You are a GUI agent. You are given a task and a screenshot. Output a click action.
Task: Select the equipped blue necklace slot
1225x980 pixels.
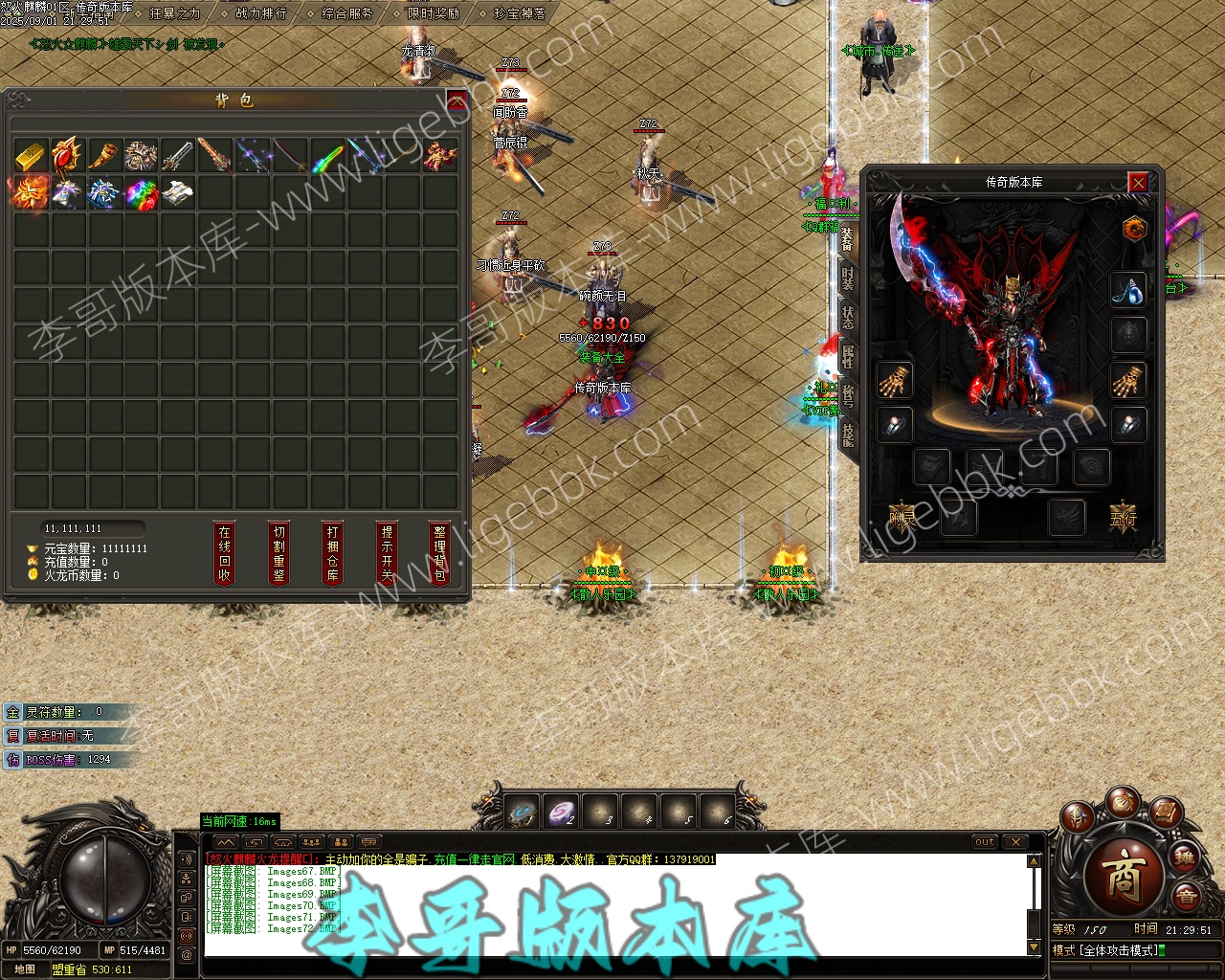coord(1129,290)
